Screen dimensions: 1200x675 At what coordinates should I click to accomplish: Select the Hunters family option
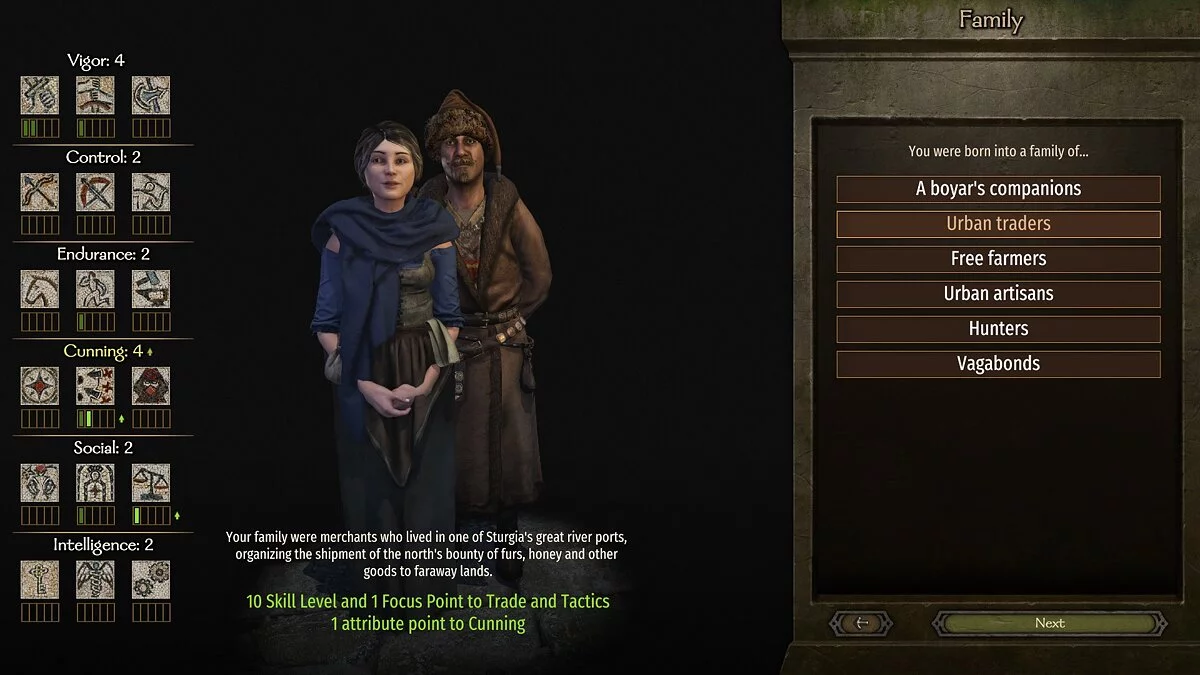tap(998, 329)
